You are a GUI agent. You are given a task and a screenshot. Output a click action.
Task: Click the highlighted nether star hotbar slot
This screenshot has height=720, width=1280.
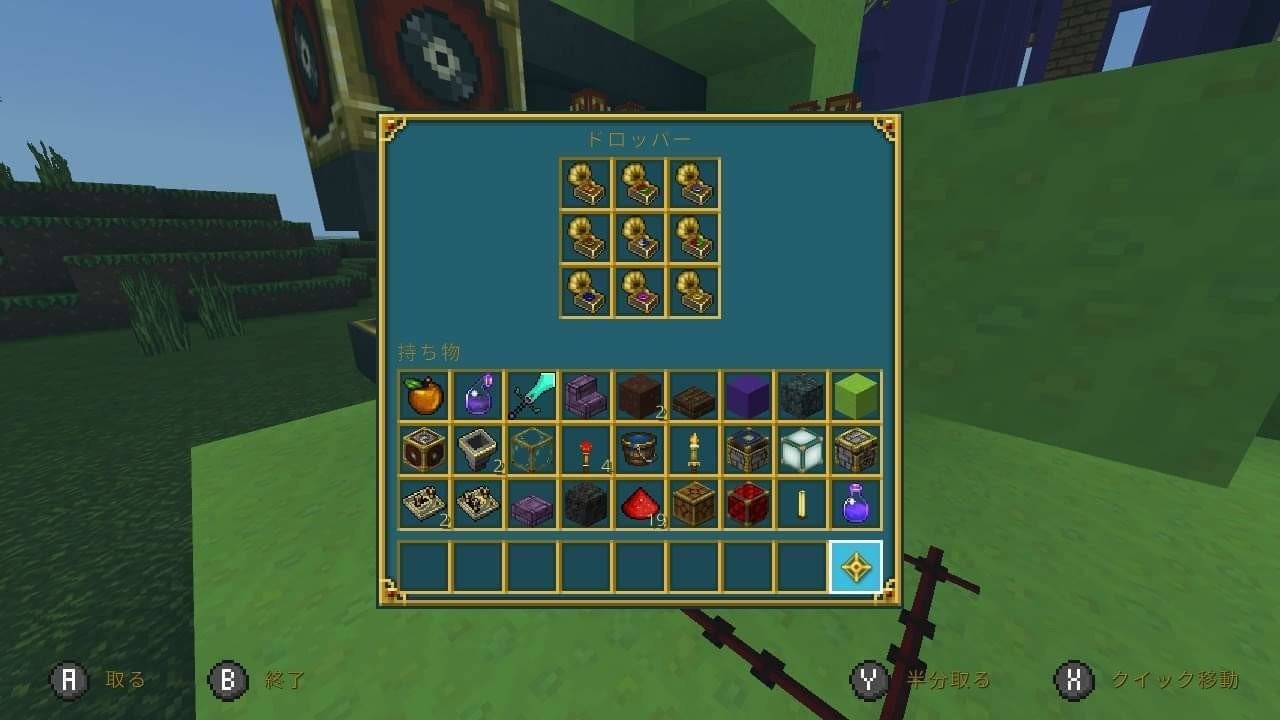(858, 568)
